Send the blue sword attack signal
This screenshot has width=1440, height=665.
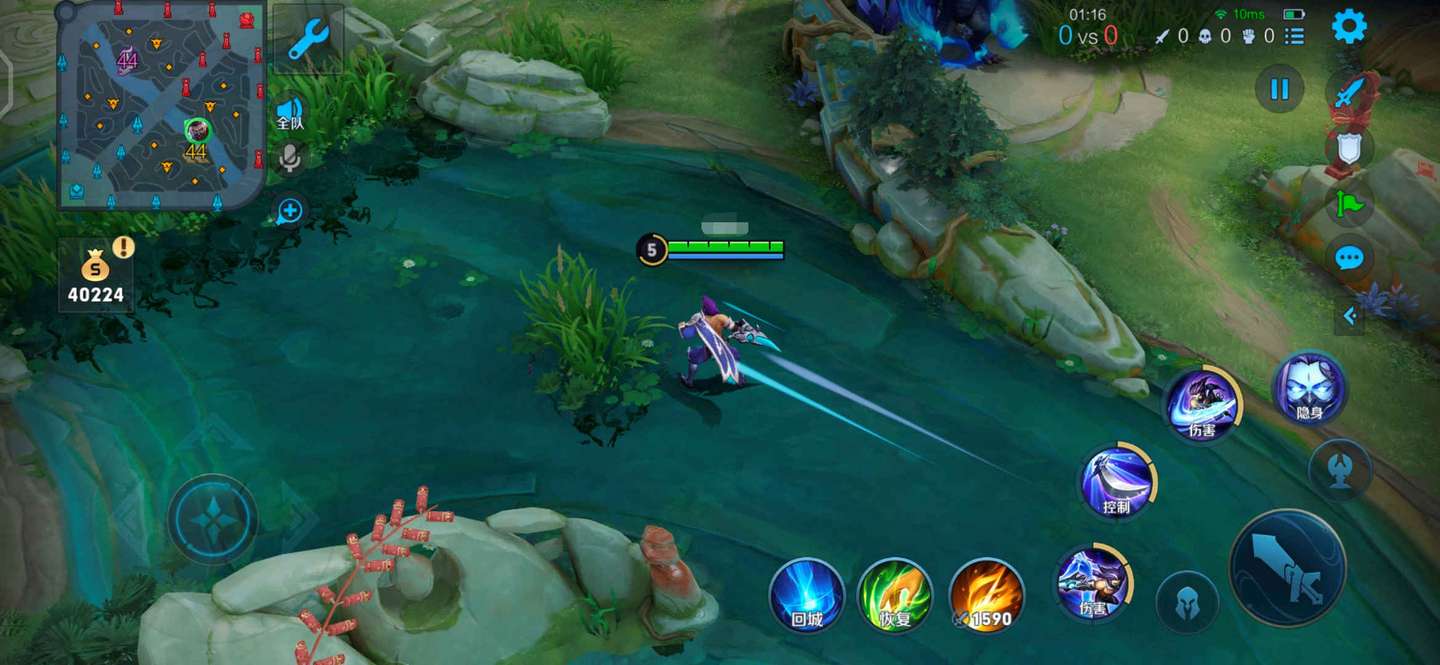click(1349, 94)
